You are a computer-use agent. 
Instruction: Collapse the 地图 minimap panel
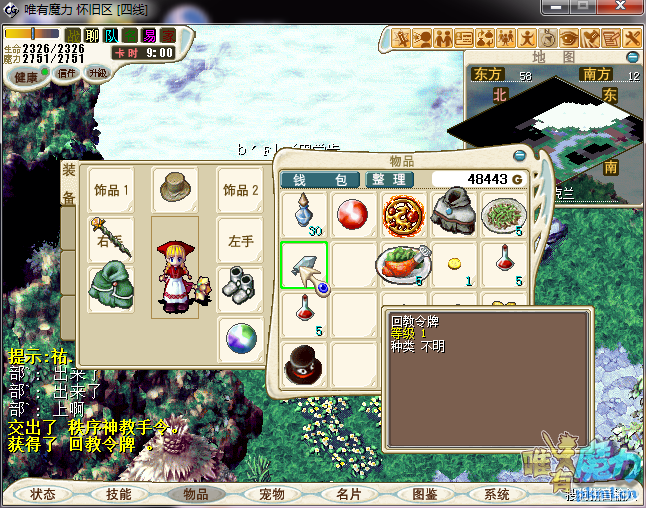[633, 57]
